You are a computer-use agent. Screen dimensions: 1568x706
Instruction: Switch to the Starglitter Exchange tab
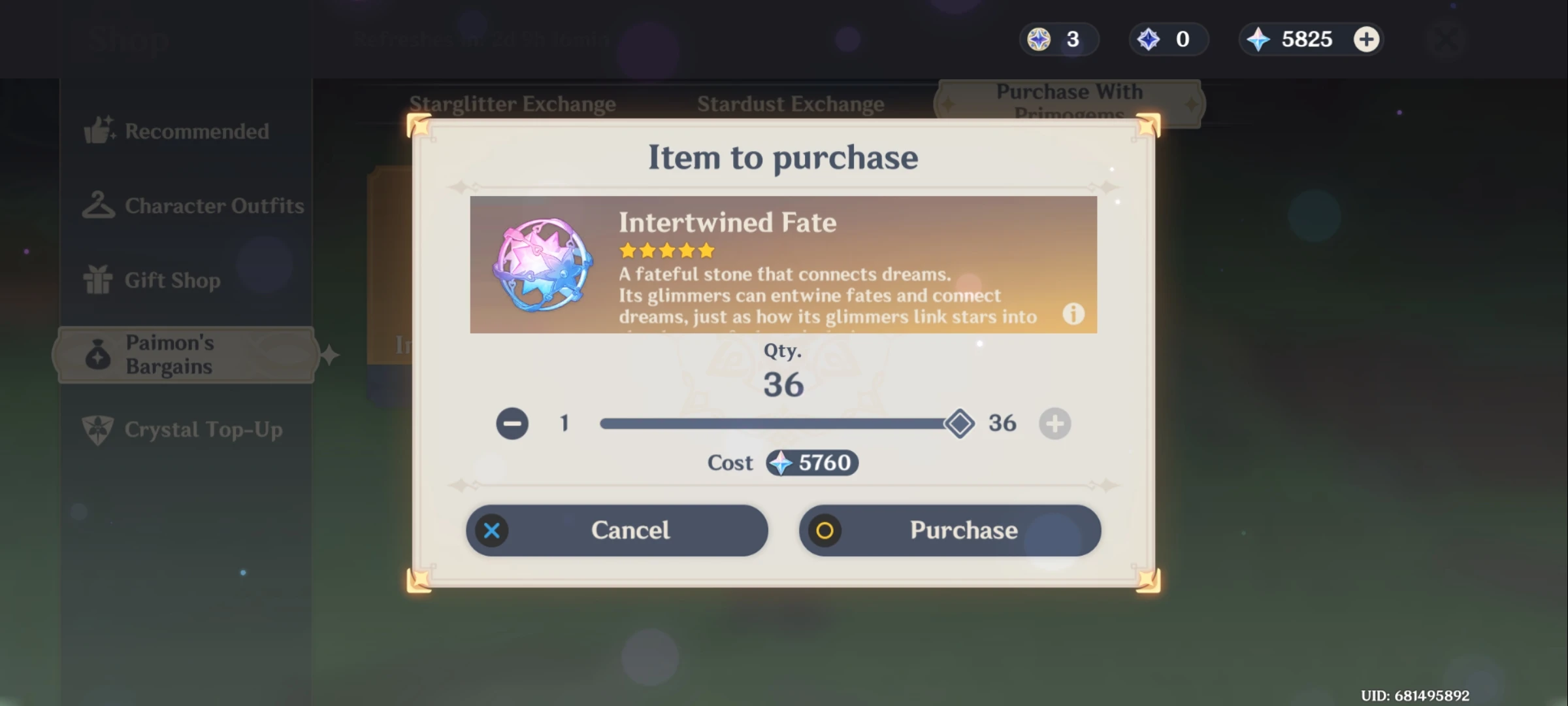coord(514,103)
